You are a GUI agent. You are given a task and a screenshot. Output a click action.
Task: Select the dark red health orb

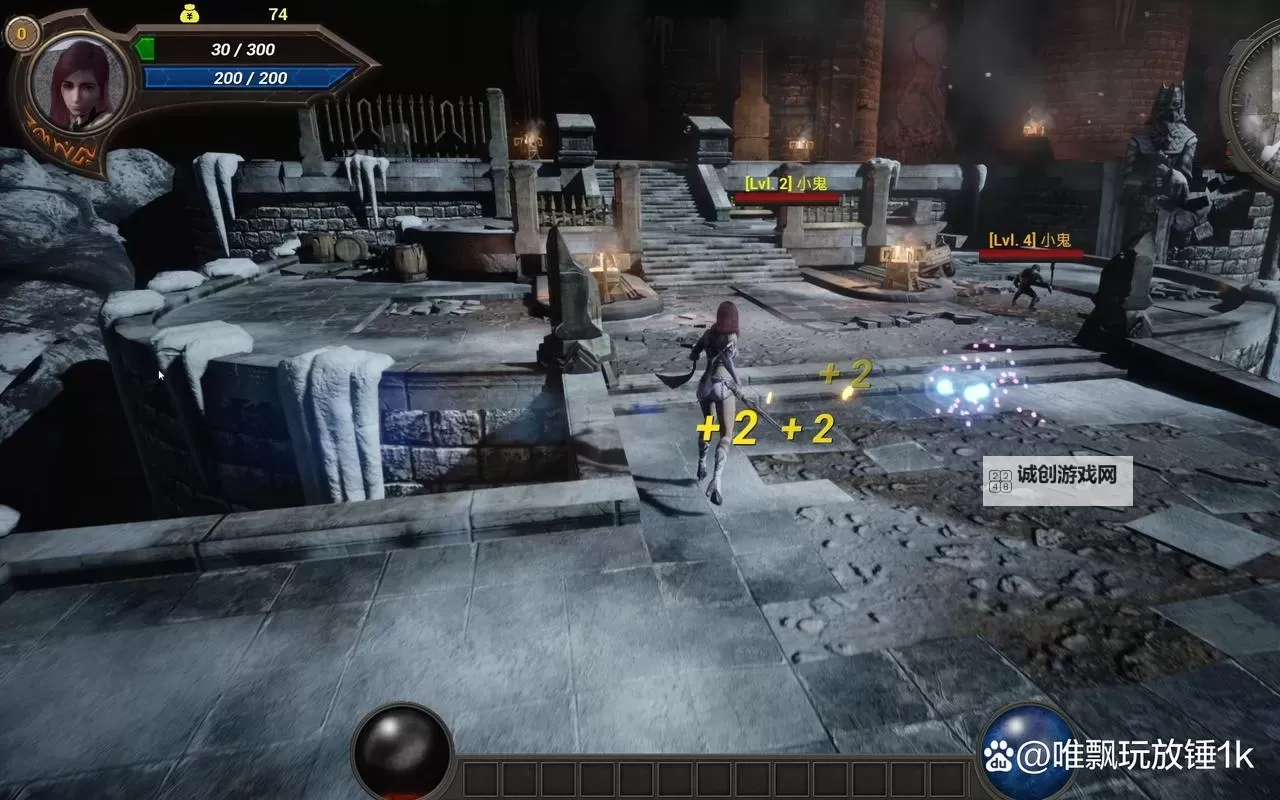click(403, 752)
